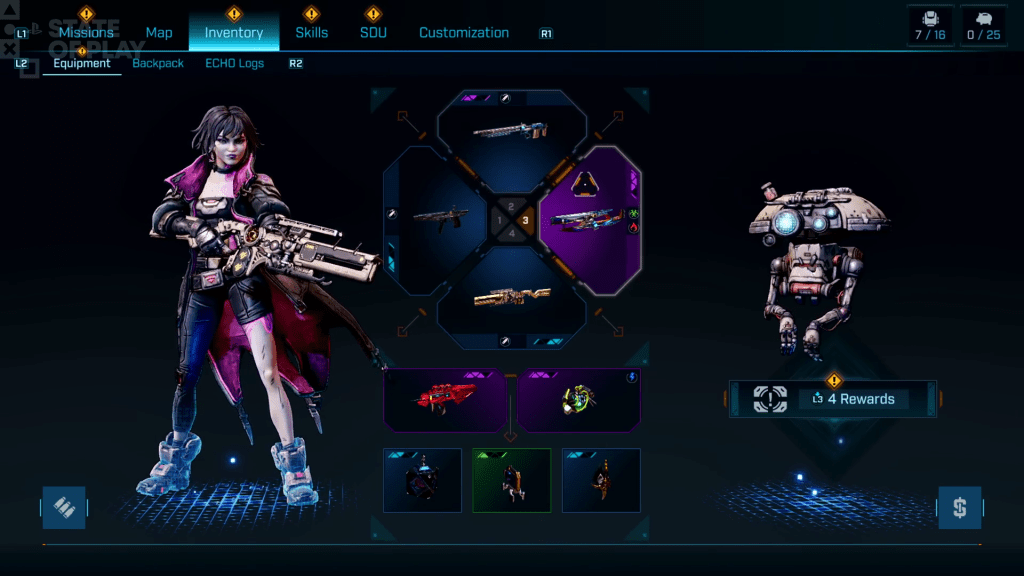Show the ECHO Logs sub-tab
This screenshot has height=576, width=1024.
(235, 63)
